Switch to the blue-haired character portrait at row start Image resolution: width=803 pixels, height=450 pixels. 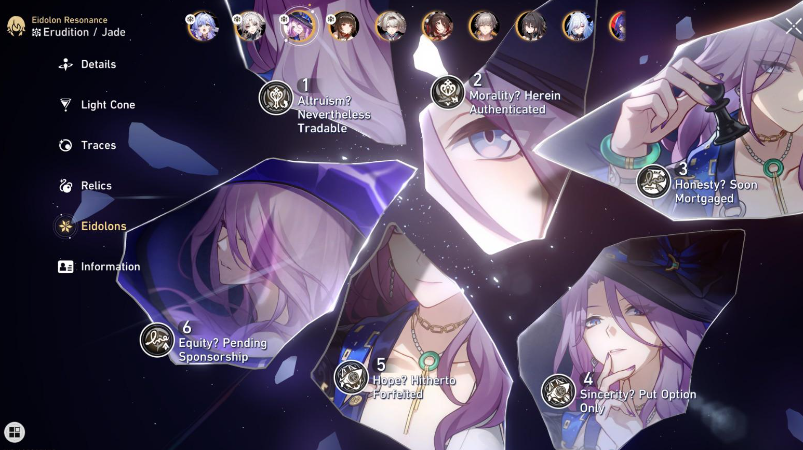click(201, 26)
